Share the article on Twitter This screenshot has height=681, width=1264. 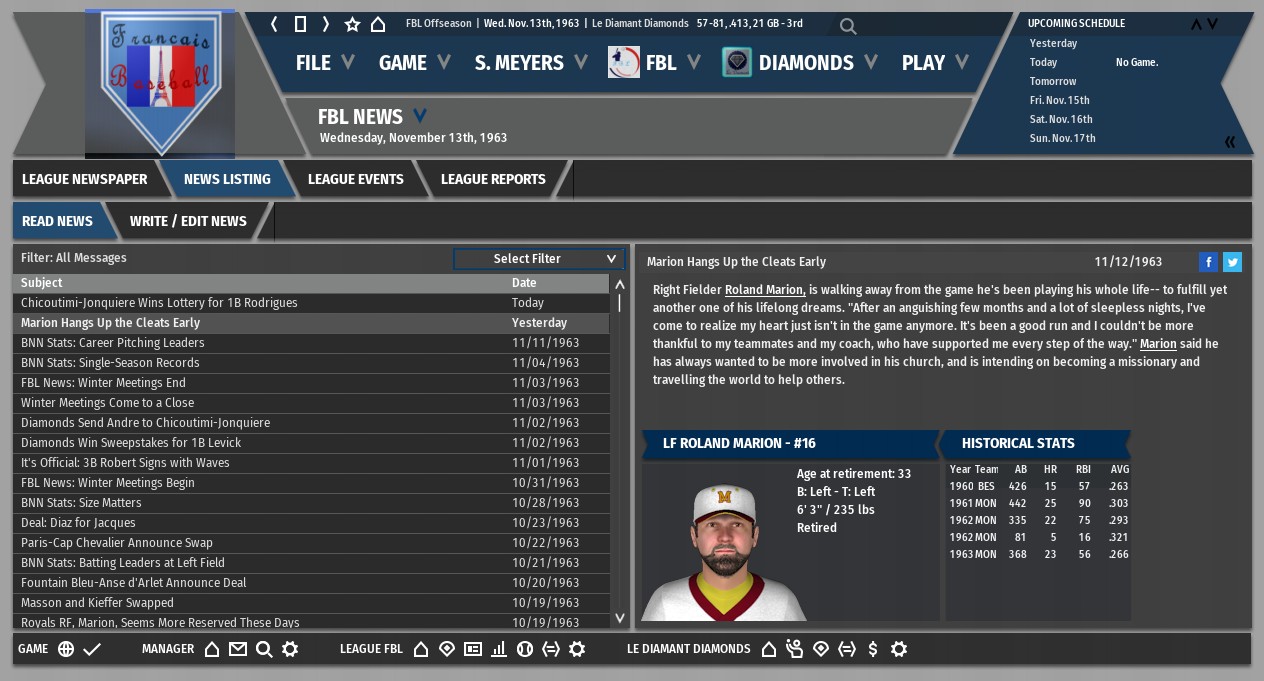click(1232, 262)
